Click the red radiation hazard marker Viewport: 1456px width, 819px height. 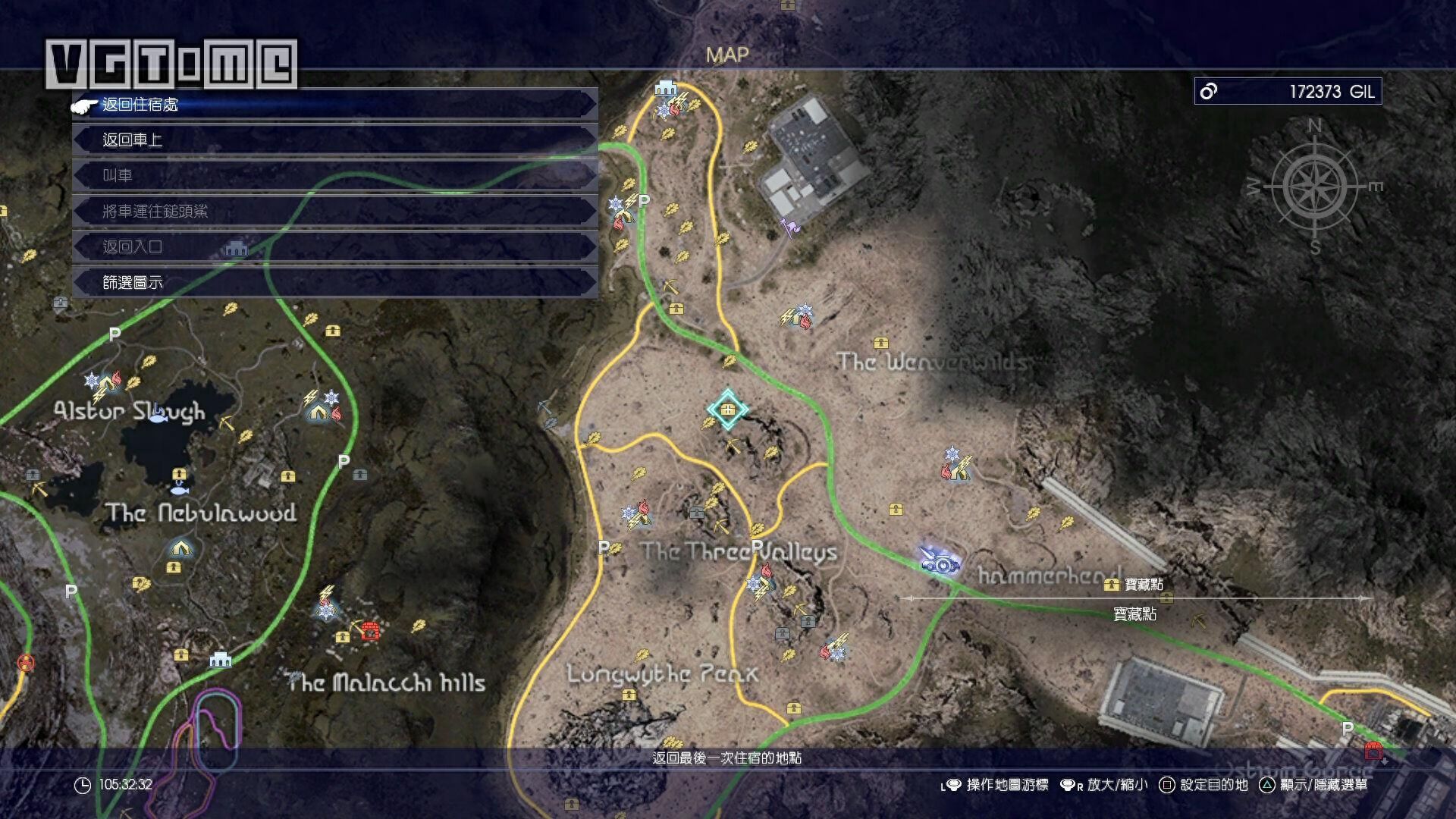[x=26, y=664]
